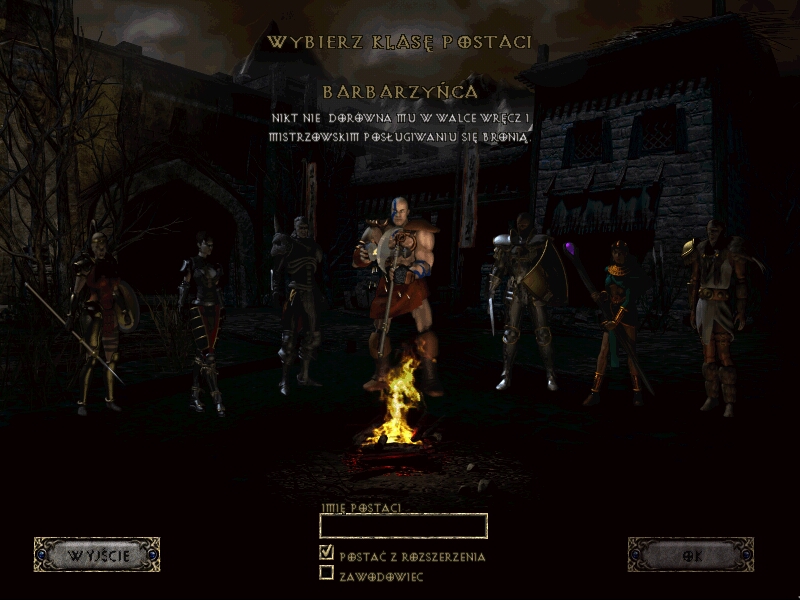Click the Wyjście exit button
Screen dimensions: 800x600
[x=97, y=554]
